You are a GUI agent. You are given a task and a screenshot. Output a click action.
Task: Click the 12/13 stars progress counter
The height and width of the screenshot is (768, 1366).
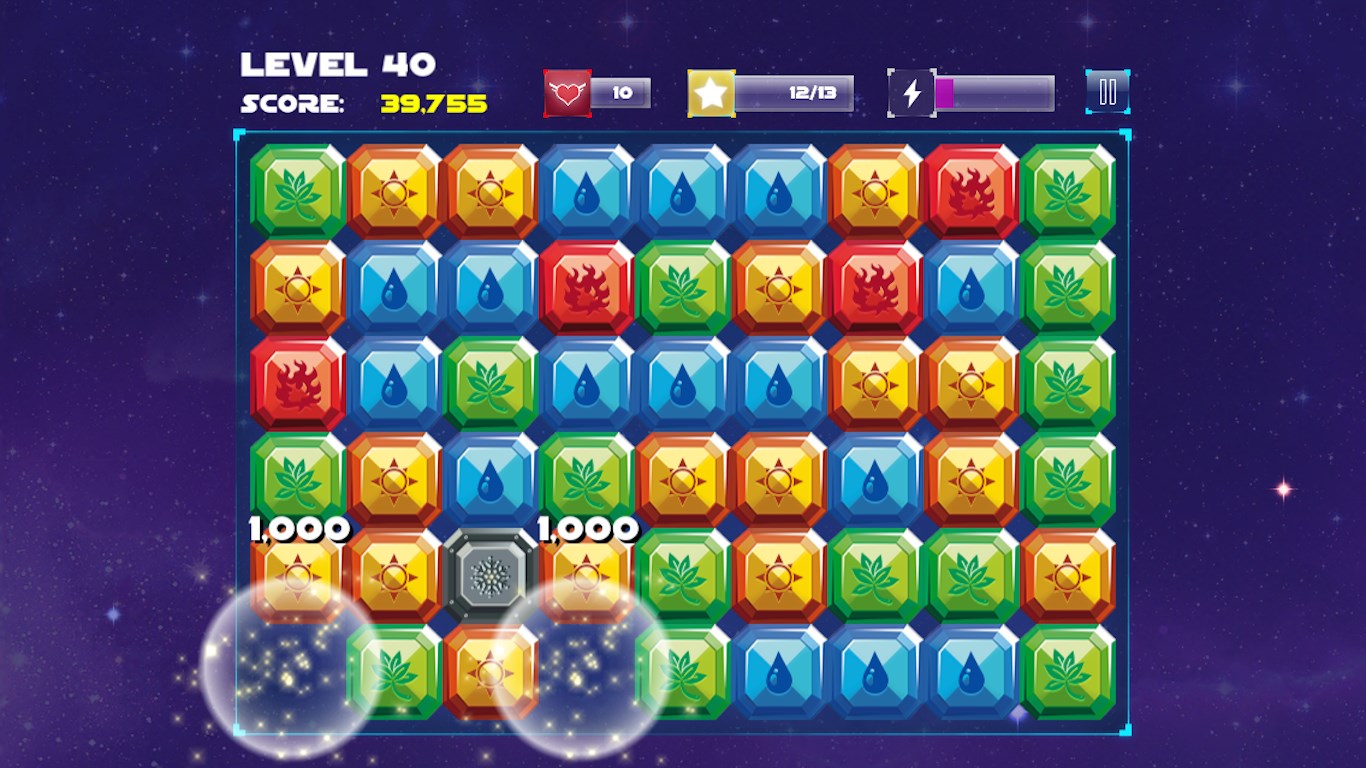point(813,93)
